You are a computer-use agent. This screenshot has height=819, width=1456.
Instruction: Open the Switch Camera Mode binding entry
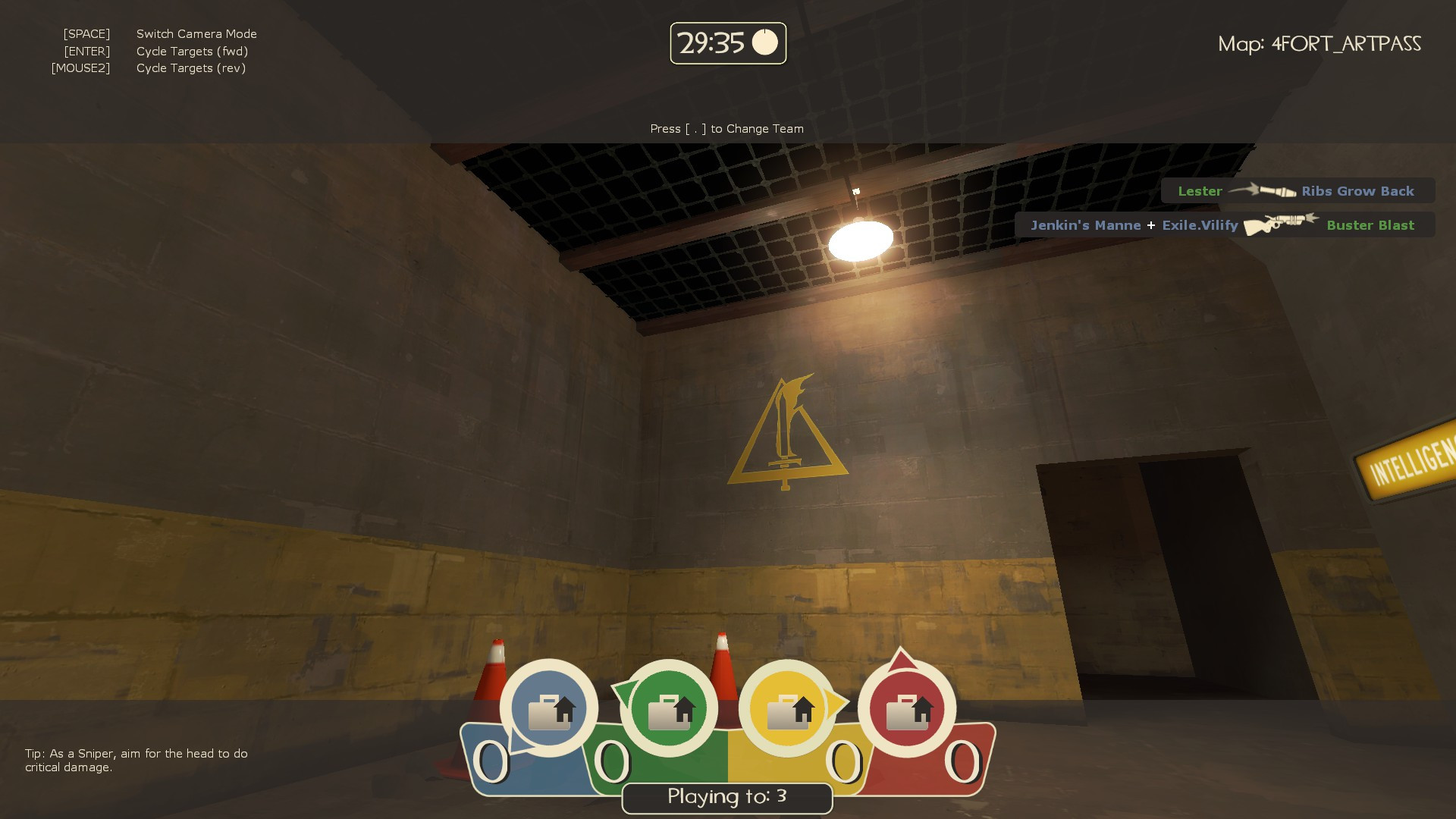196,33
